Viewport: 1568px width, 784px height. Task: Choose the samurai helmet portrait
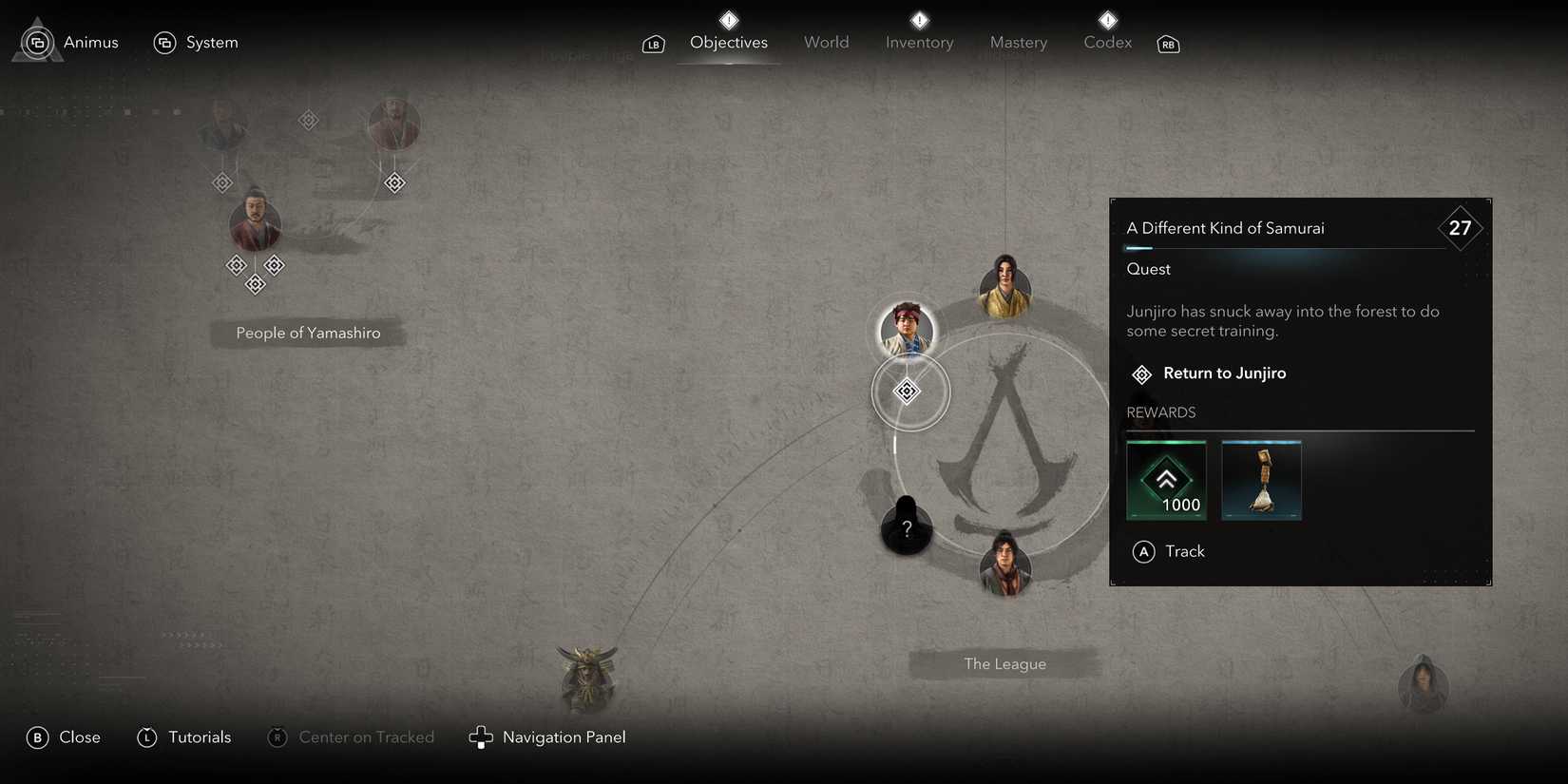(x=588, y=679)
